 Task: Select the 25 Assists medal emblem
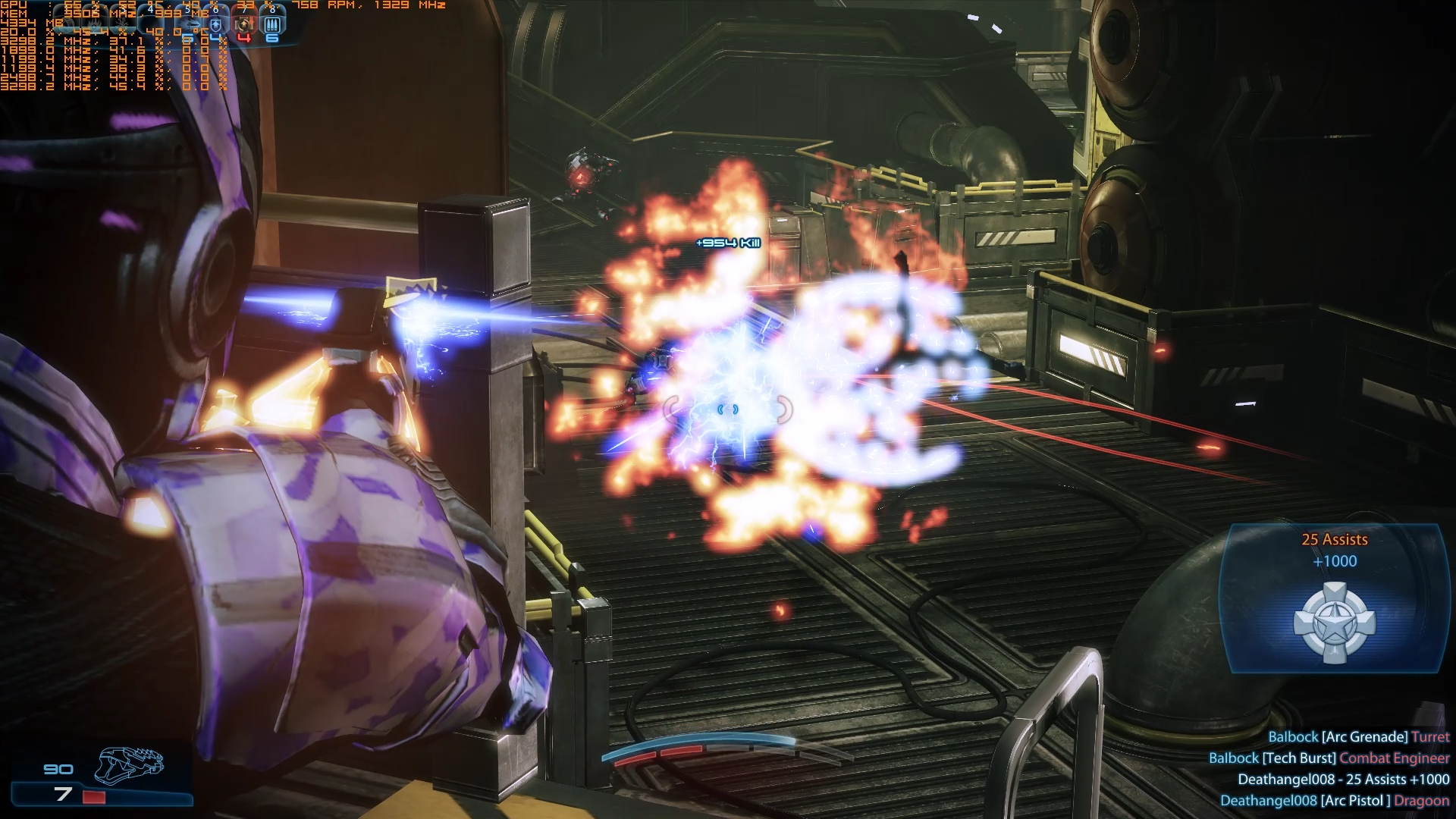[x=1334, y=623]
